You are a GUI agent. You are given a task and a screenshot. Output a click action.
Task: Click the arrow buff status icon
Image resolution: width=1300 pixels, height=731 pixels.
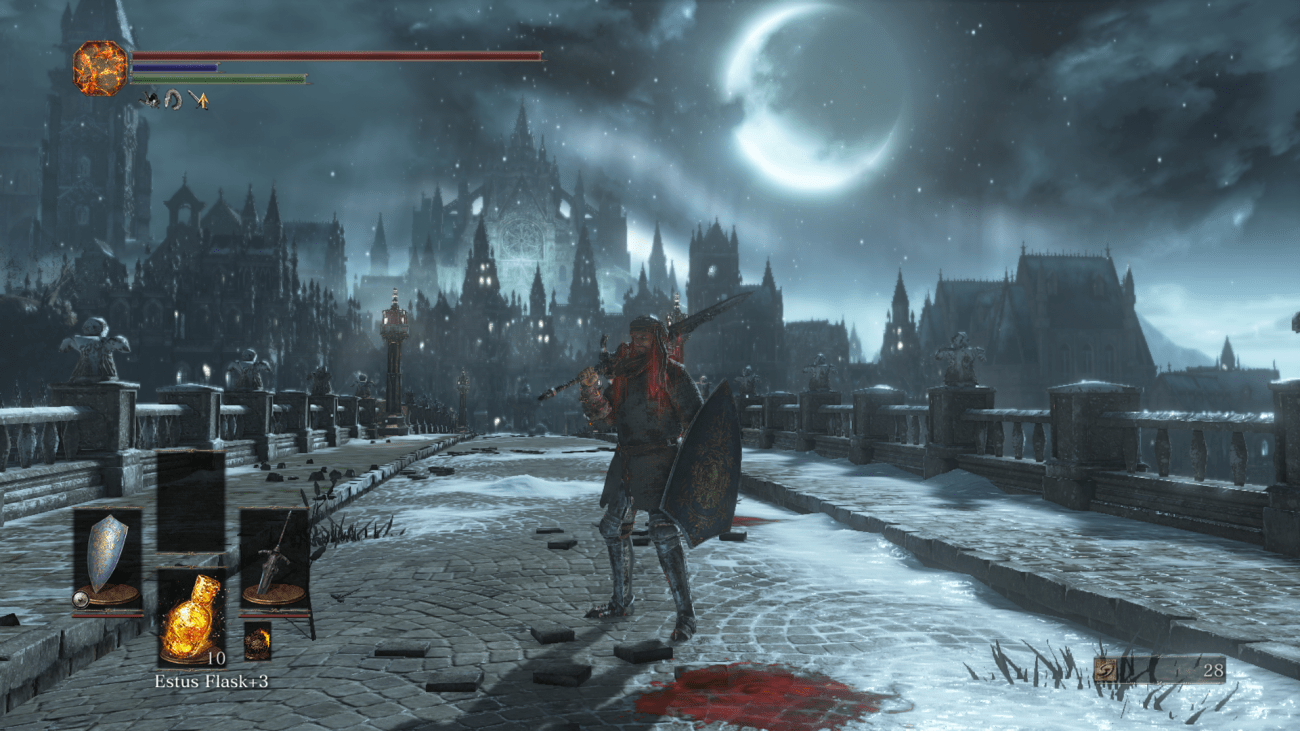[200, 99]
